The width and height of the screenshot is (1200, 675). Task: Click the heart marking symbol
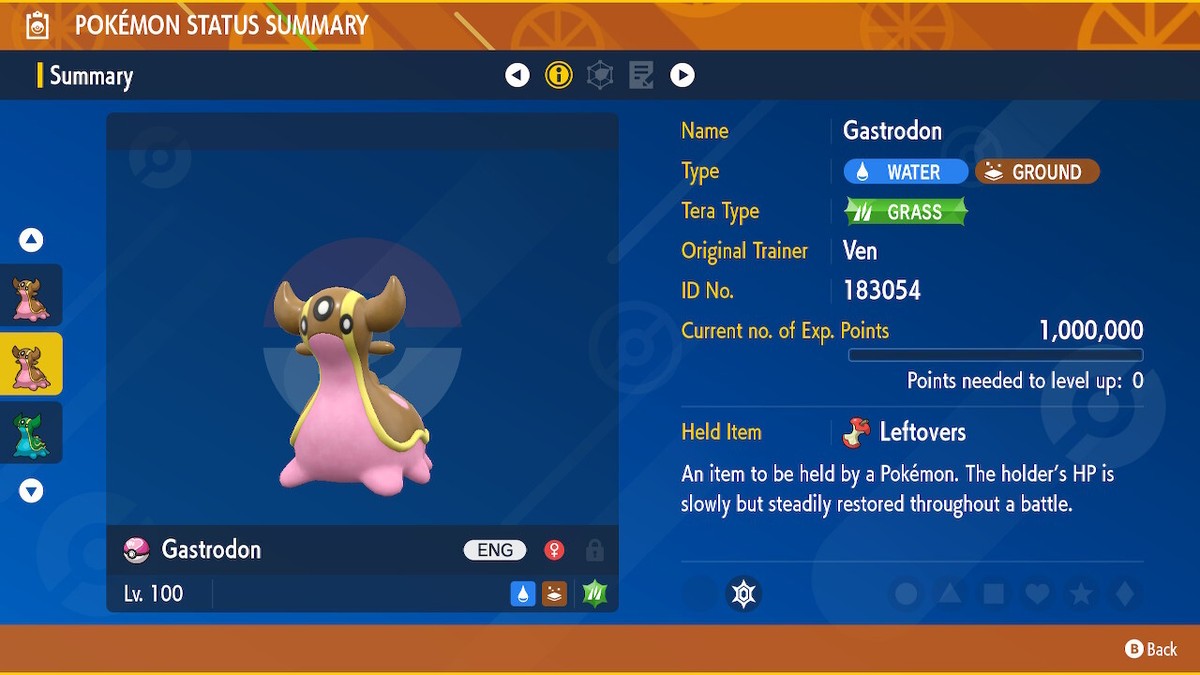pos(1037,594)
